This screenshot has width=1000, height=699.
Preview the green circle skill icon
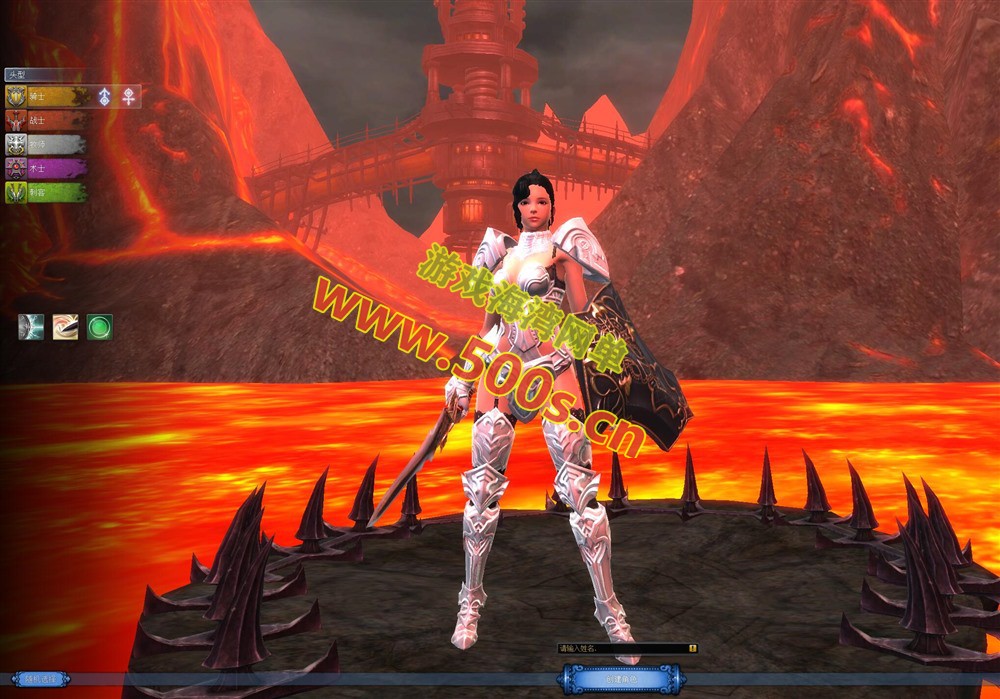(99, 327)
